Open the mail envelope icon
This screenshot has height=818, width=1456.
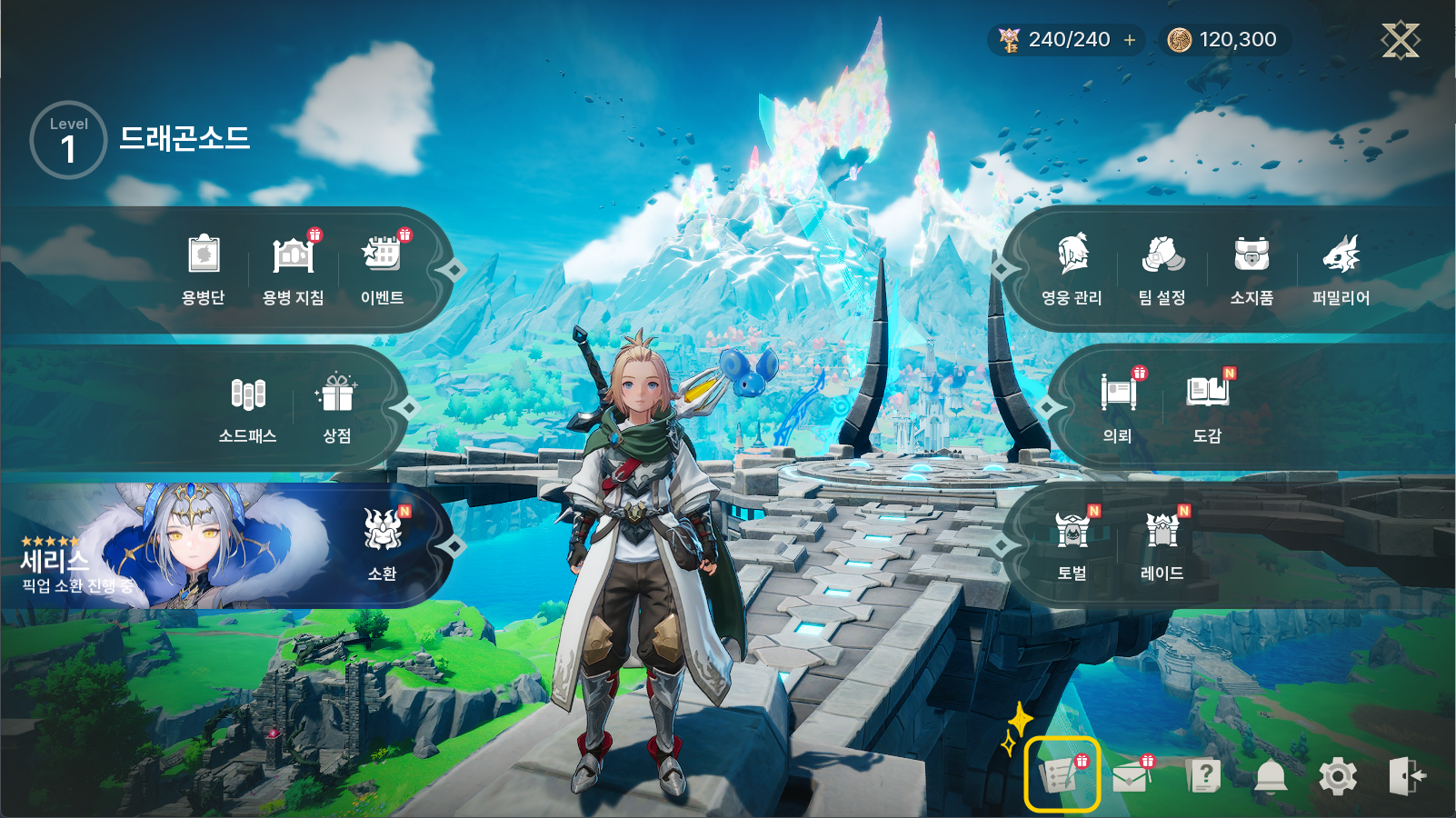coord(1131,776)
